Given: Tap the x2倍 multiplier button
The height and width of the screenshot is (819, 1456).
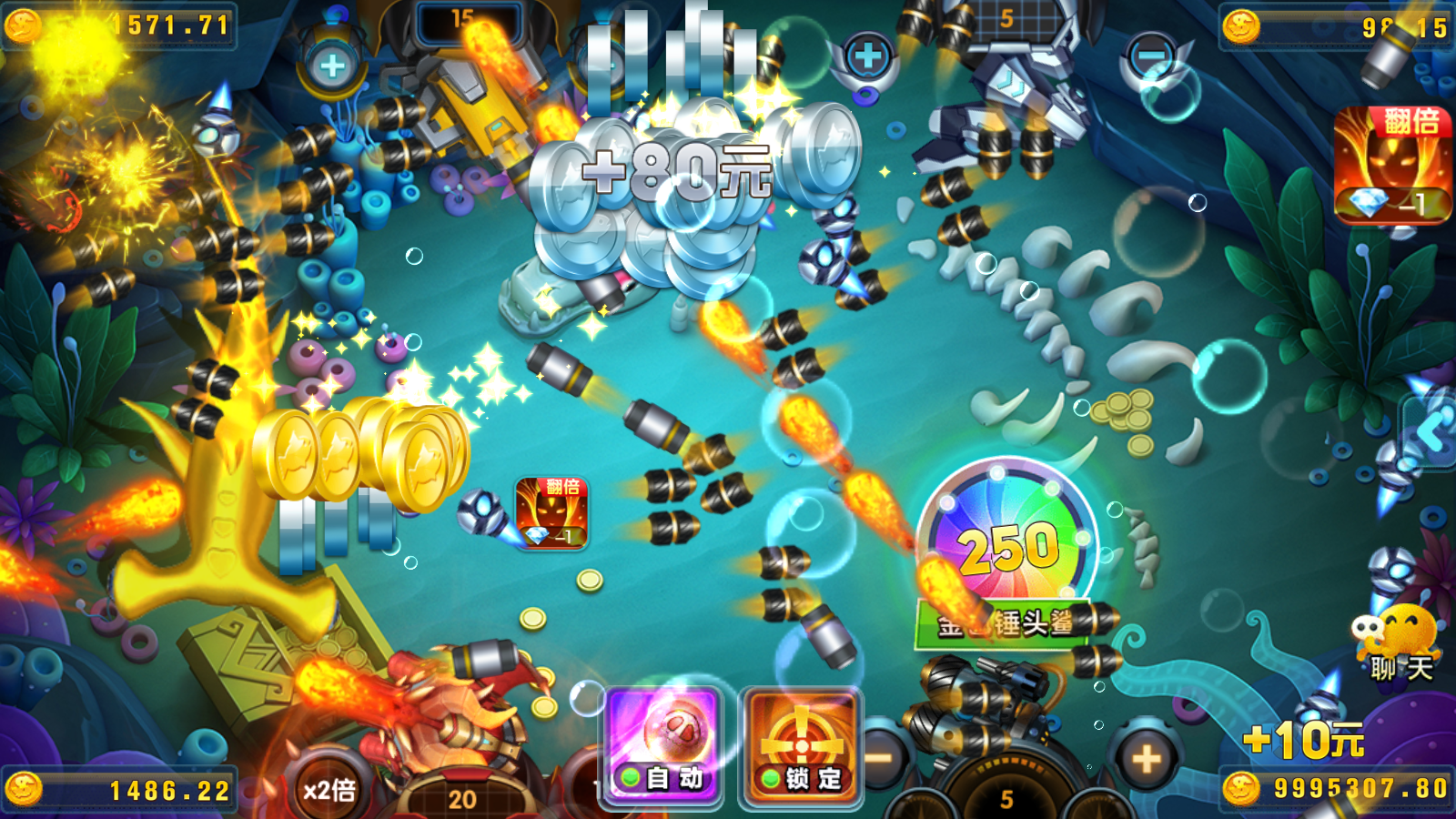Looking at the screenshot, I should 329,789.
